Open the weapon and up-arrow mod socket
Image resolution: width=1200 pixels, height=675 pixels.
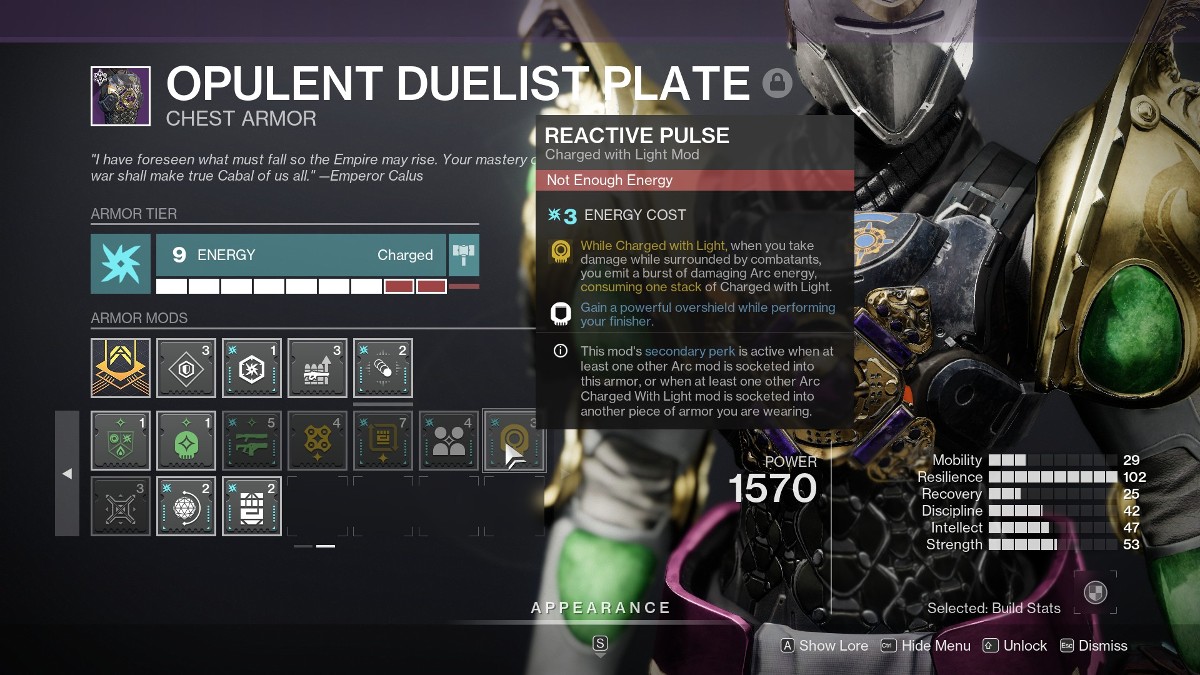click(x=317, y=368)
